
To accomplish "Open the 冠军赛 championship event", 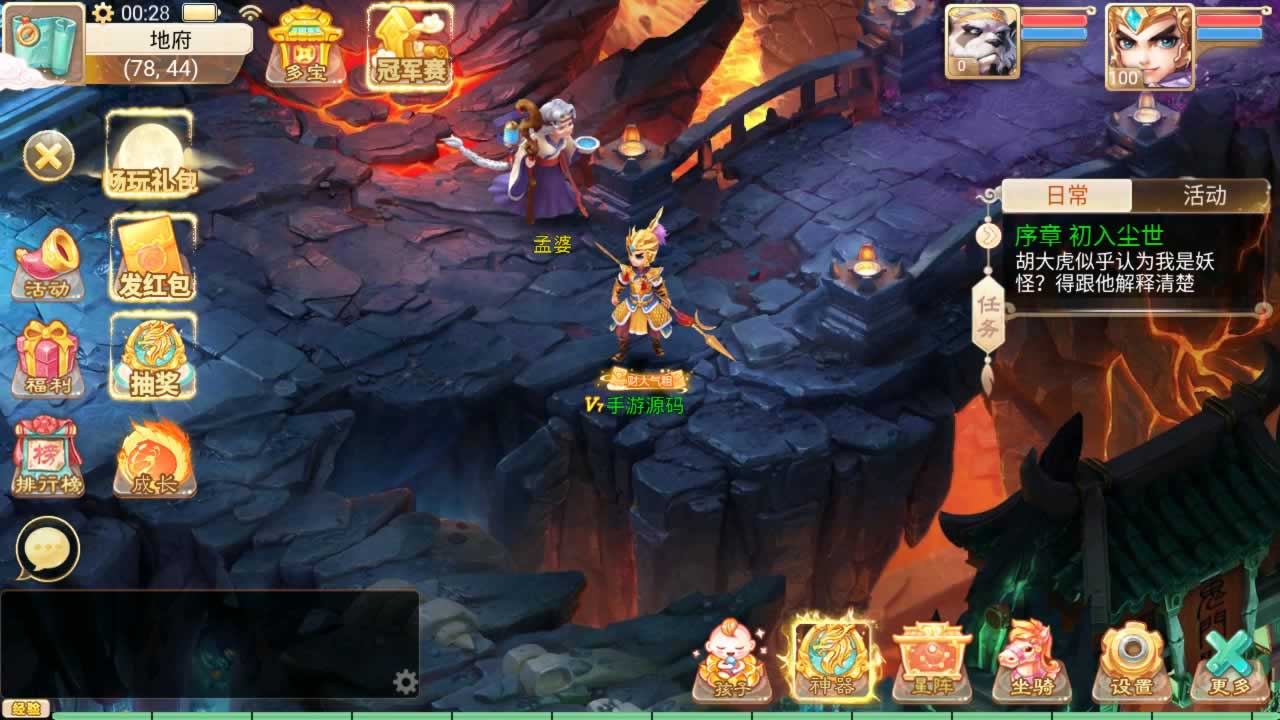I will tap(410, 47).
